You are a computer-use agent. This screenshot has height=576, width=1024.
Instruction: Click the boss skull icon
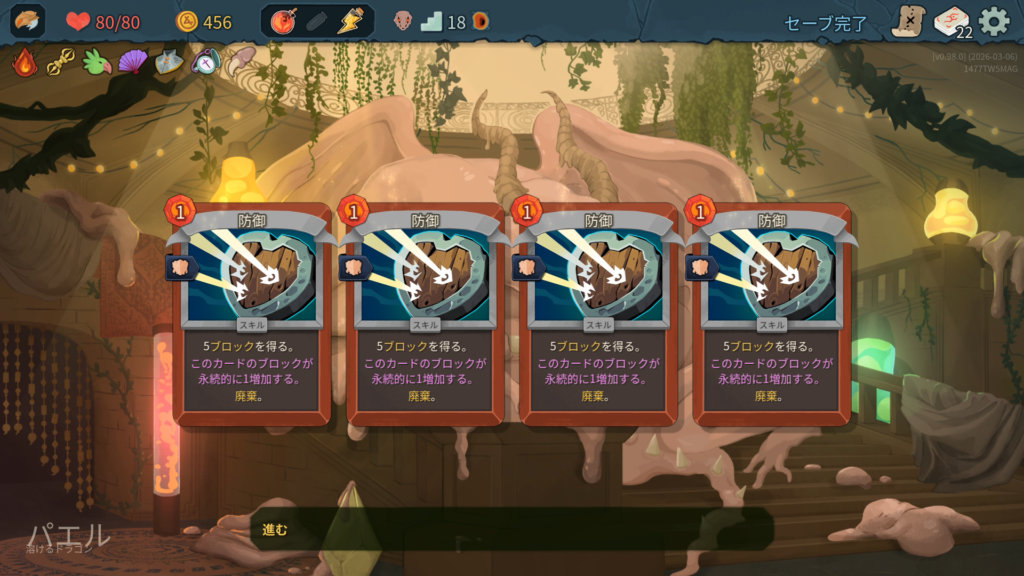pos(403,21)
